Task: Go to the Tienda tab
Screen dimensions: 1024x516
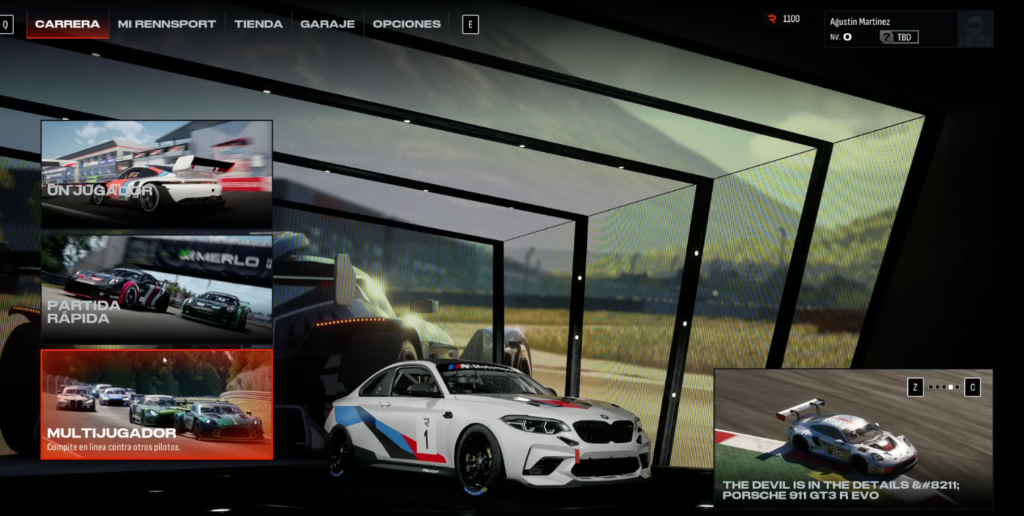Action: point(258,24)
